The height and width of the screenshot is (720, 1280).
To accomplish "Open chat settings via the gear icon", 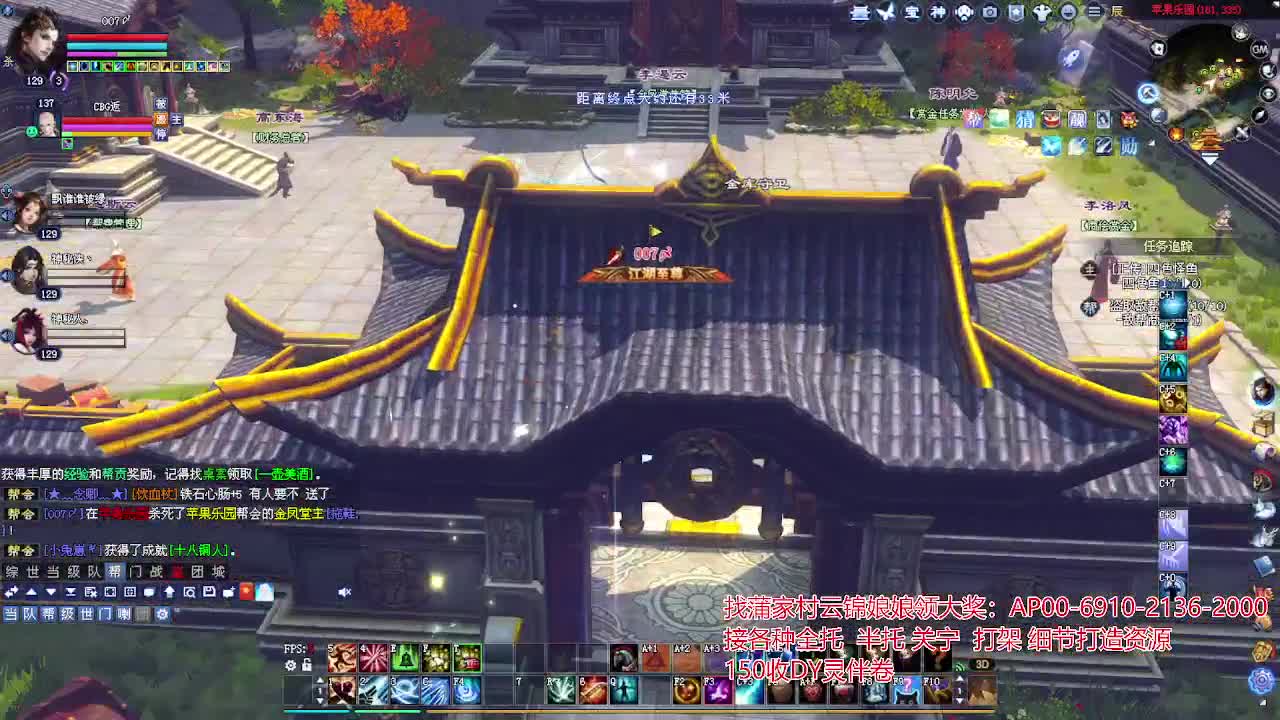I will click(163, 614).
